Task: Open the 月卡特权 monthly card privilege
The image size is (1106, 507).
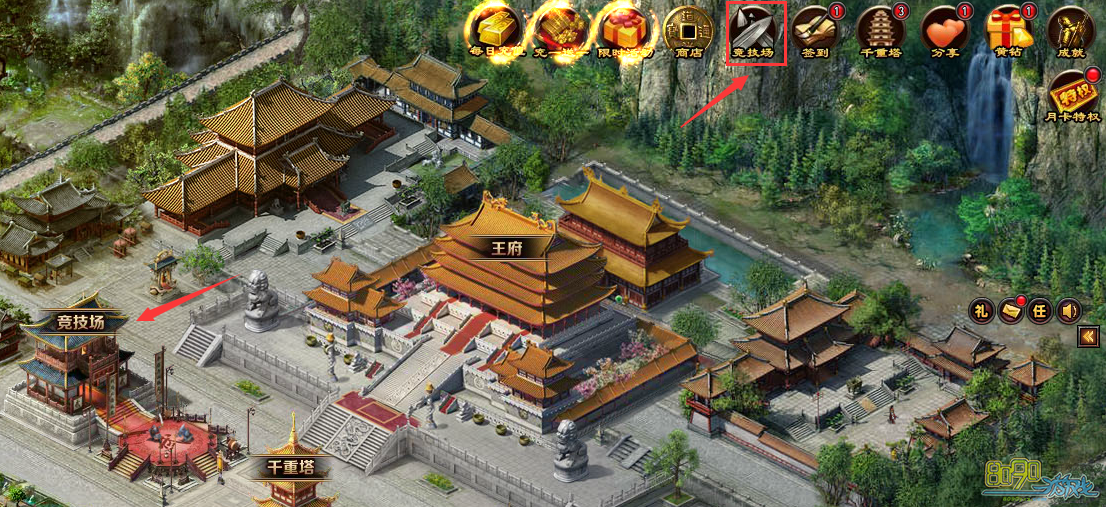Action: [1071, 96]
